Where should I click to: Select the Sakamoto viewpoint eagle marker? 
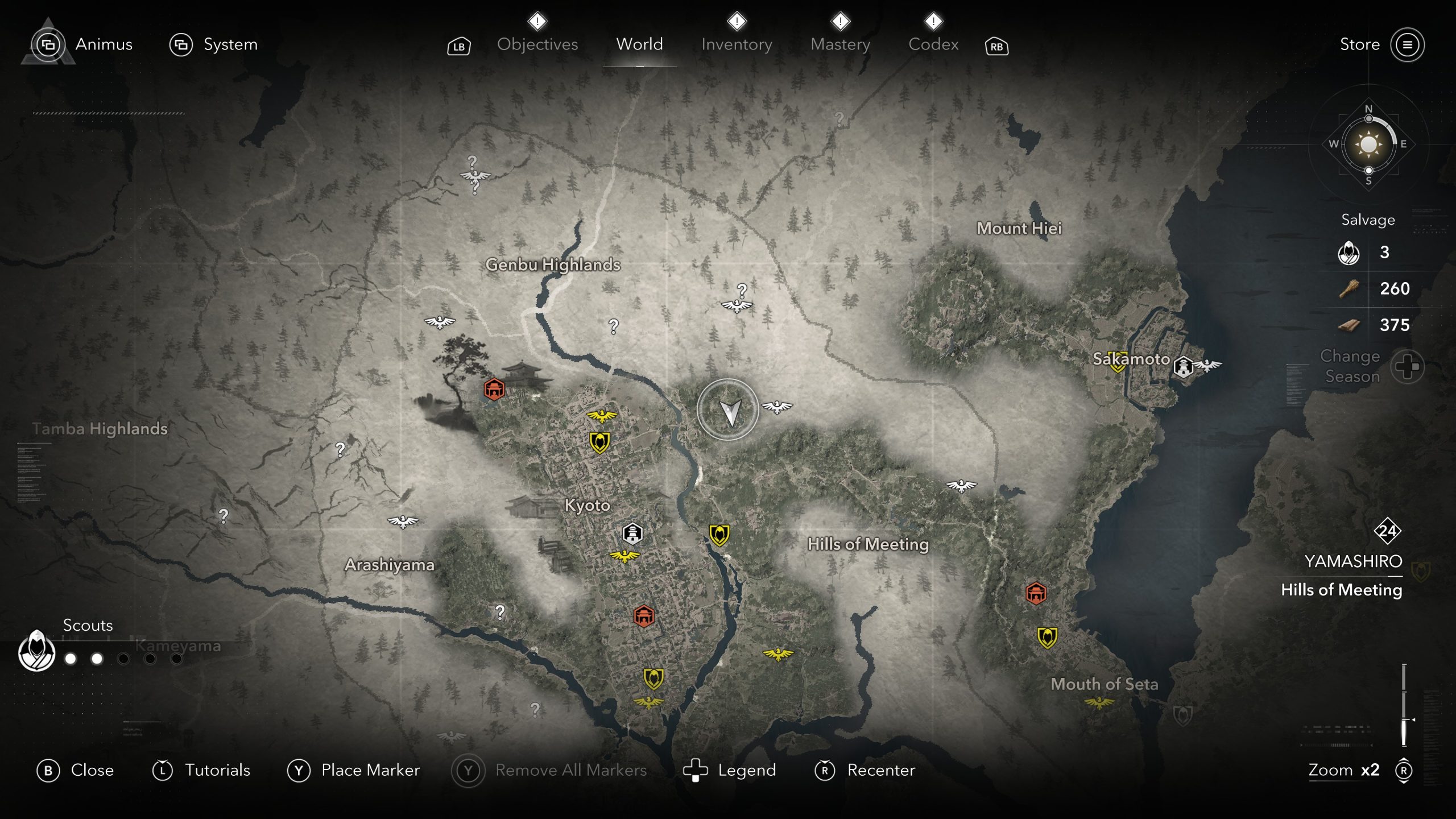(1207, 365)
